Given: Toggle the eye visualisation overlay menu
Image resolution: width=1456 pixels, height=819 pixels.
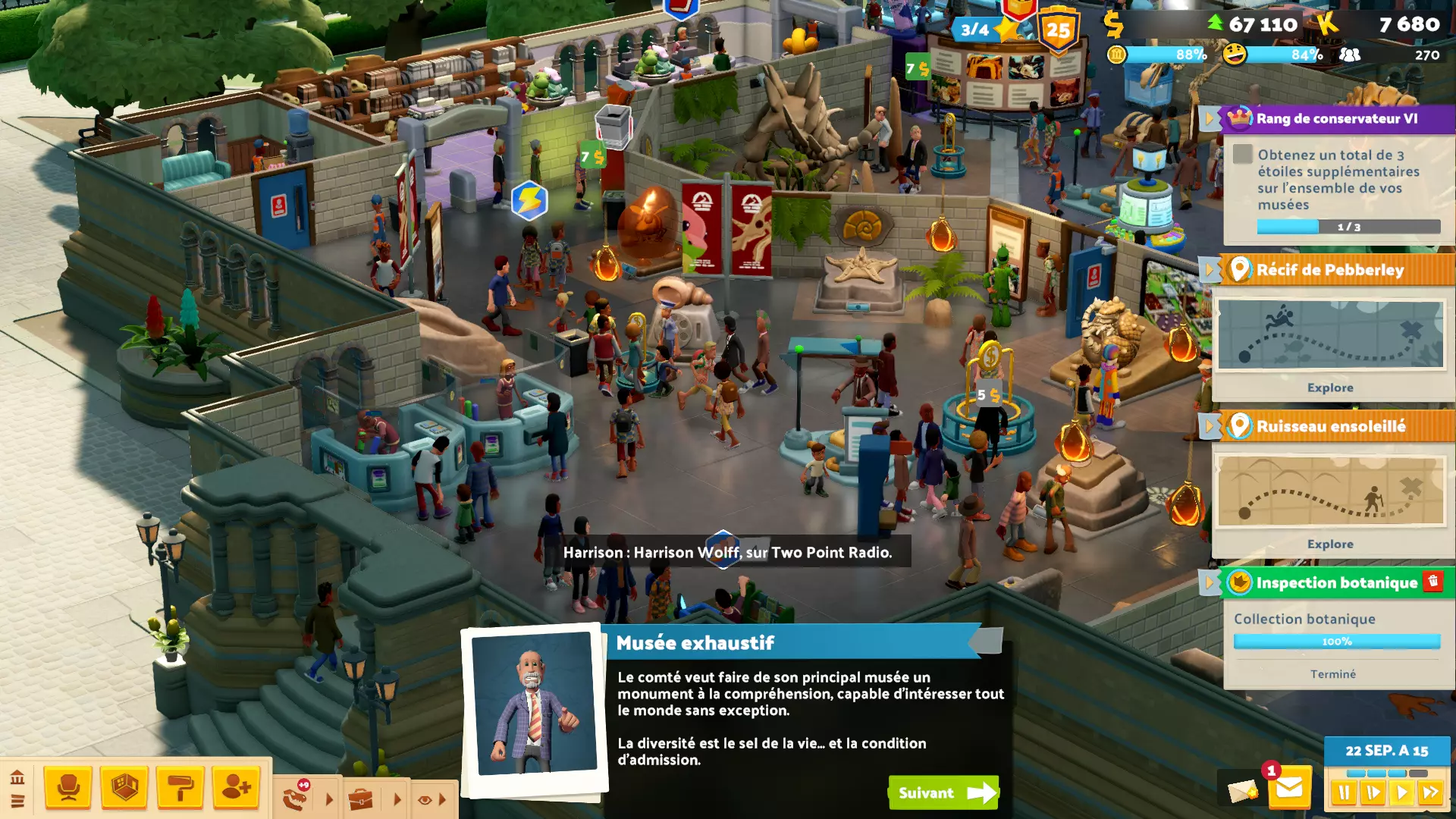Looking at the screenshot, I should (x=425, y=799).
